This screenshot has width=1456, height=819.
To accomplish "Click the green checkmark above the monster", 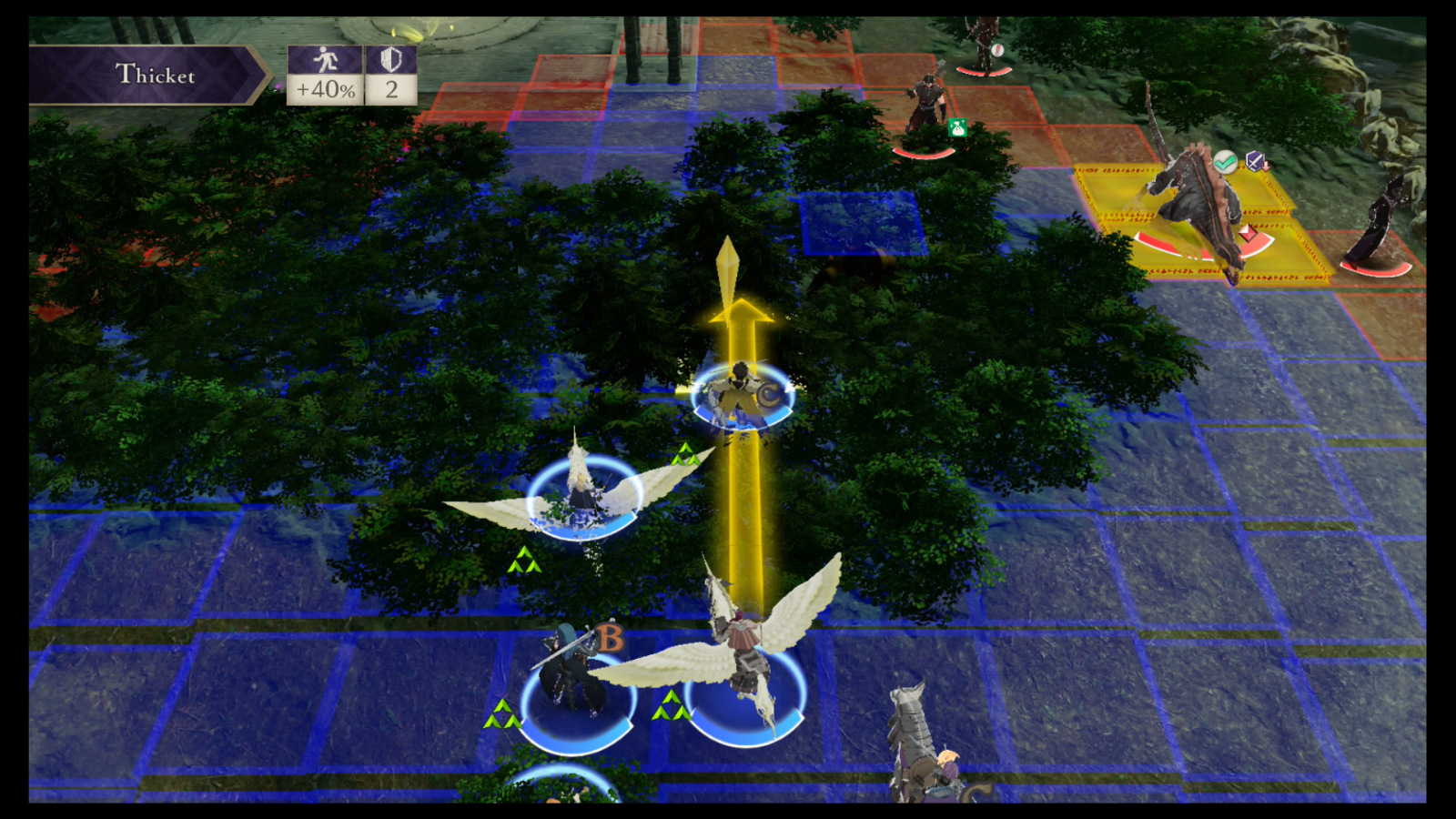I will (x=1225, y=161).
